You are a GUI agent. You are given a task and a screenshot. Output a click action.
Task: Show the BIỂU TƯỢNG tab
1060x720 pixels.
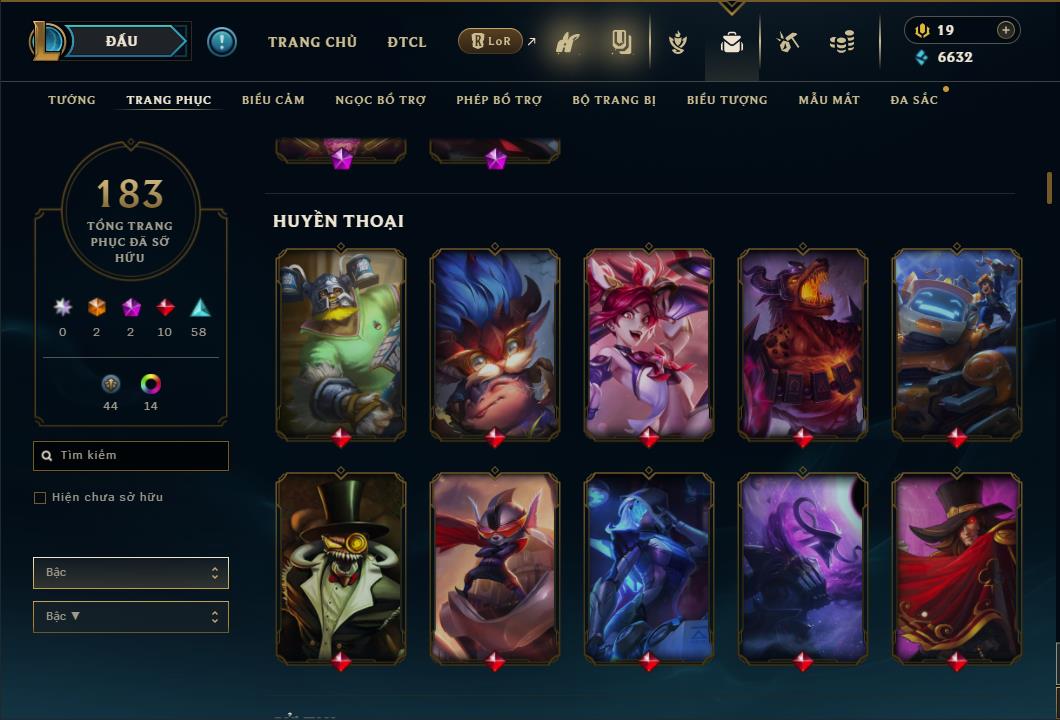pos(727,100)
